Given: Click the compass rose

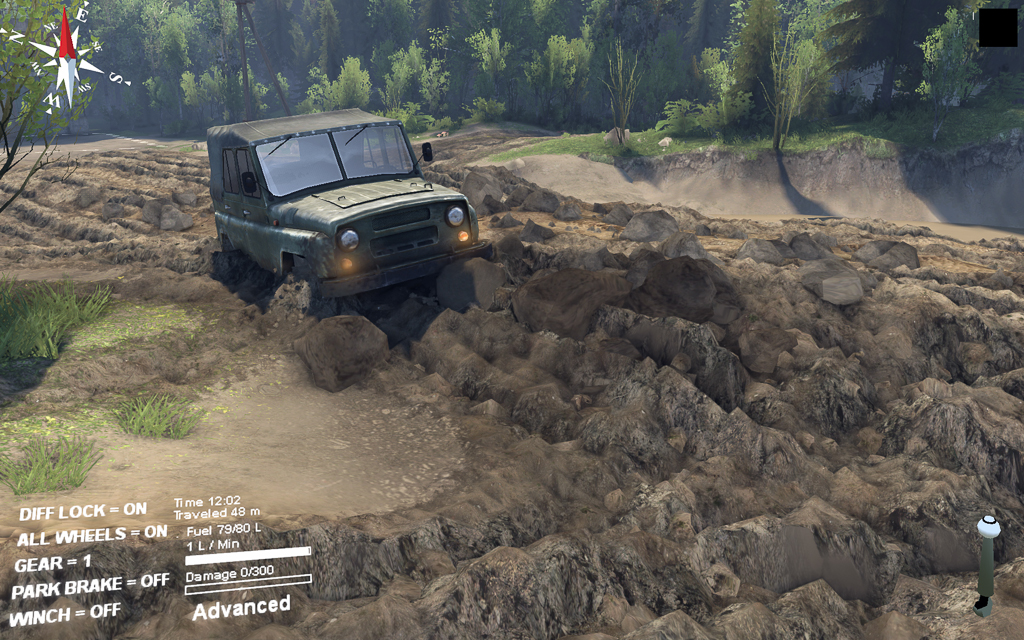Looking at the screenshot, I should 66,52.
